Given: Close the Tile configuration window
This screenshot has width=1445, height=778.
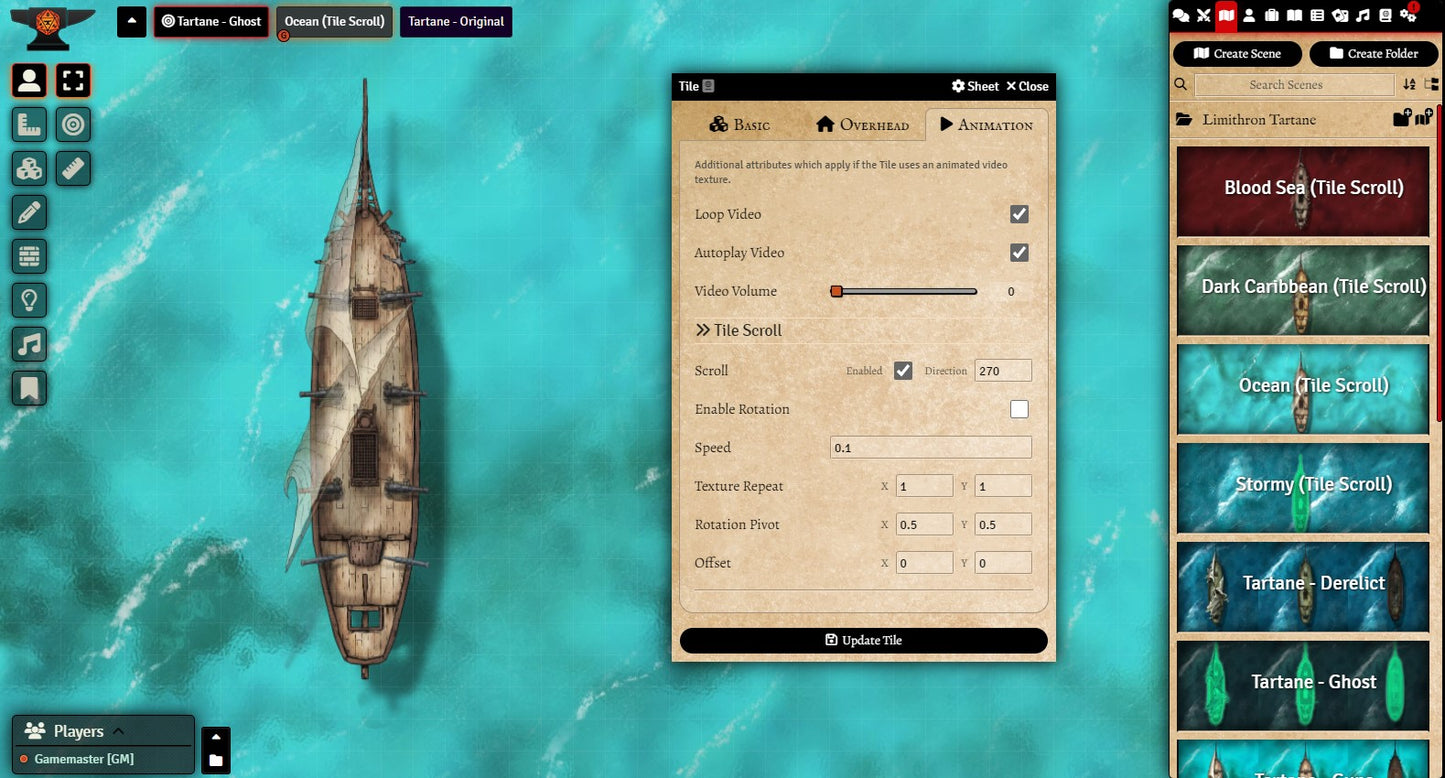Looking at the screenshot, I should [1027, 86].
